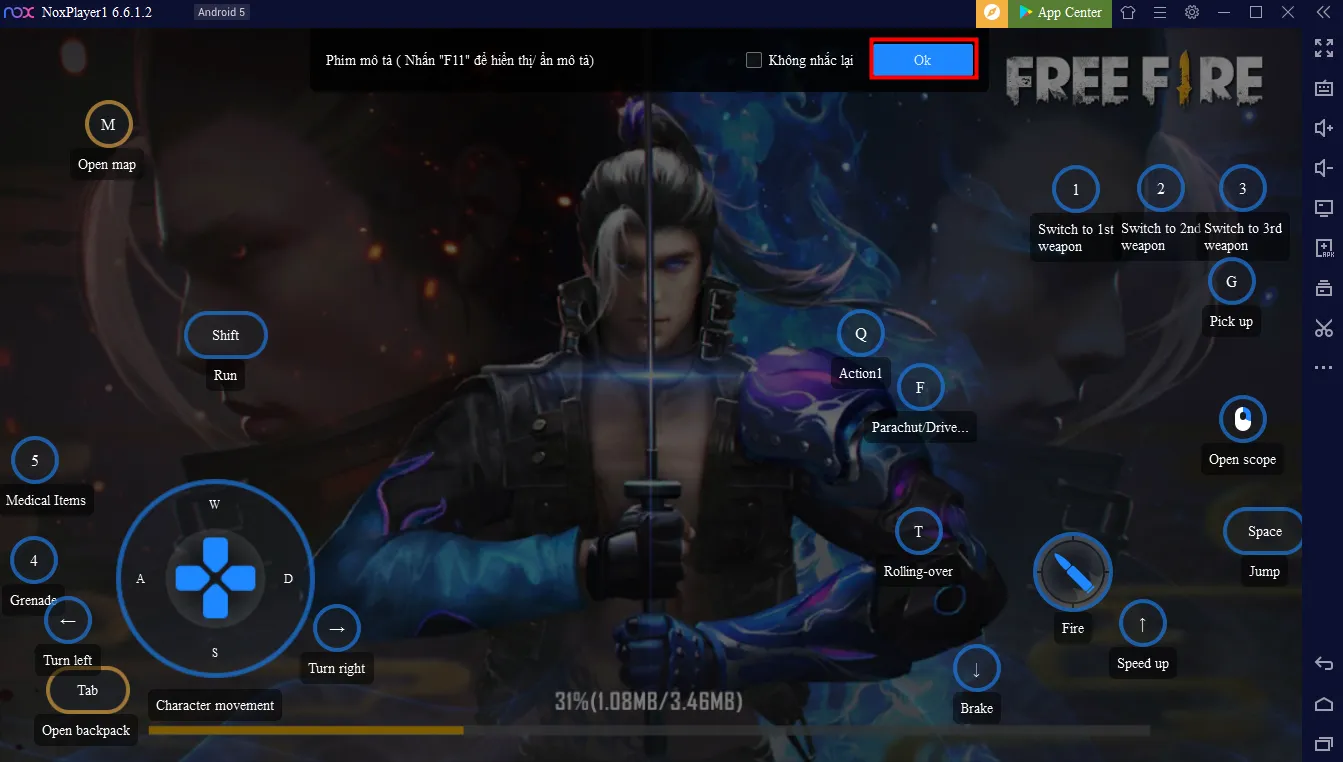Toggle the Fire mouse control circle
1343x762 pixels.
tap(1072, 572)
